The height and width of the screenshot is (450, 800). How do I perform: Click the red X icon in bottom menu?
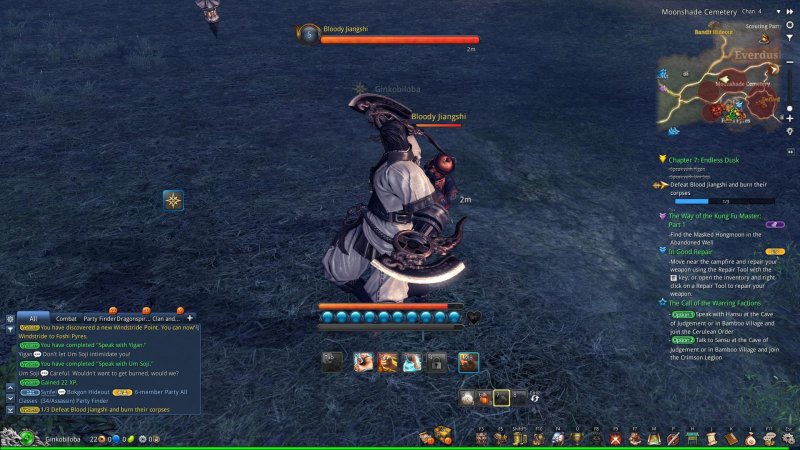tap(616, 438)
